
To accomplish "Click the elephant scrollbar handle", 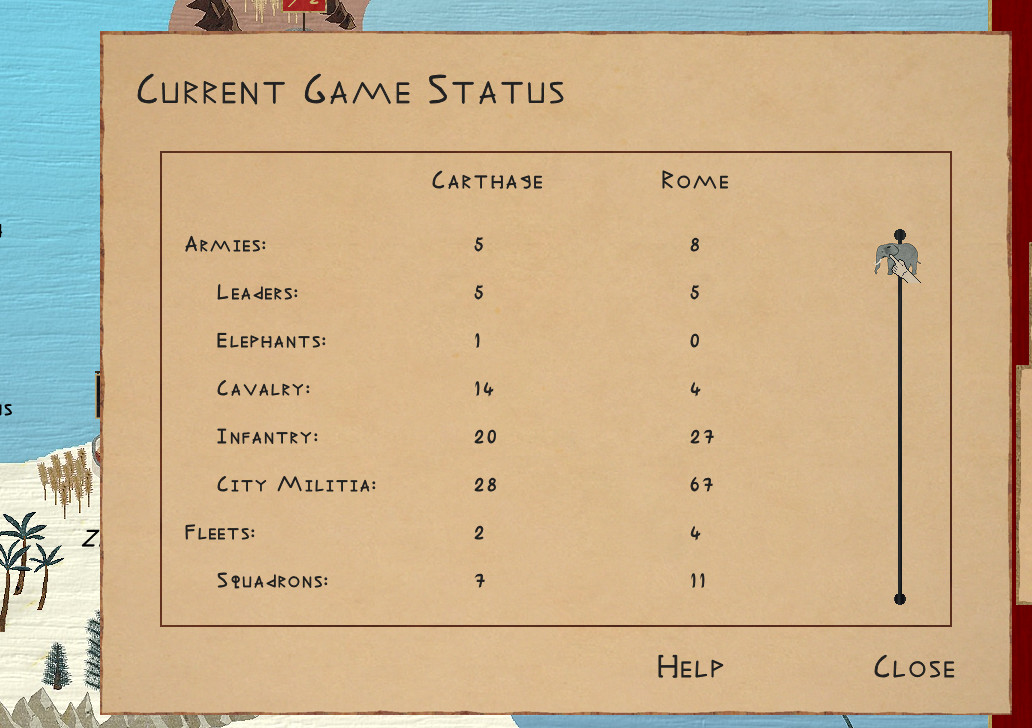I will click(x=893, y=259).
